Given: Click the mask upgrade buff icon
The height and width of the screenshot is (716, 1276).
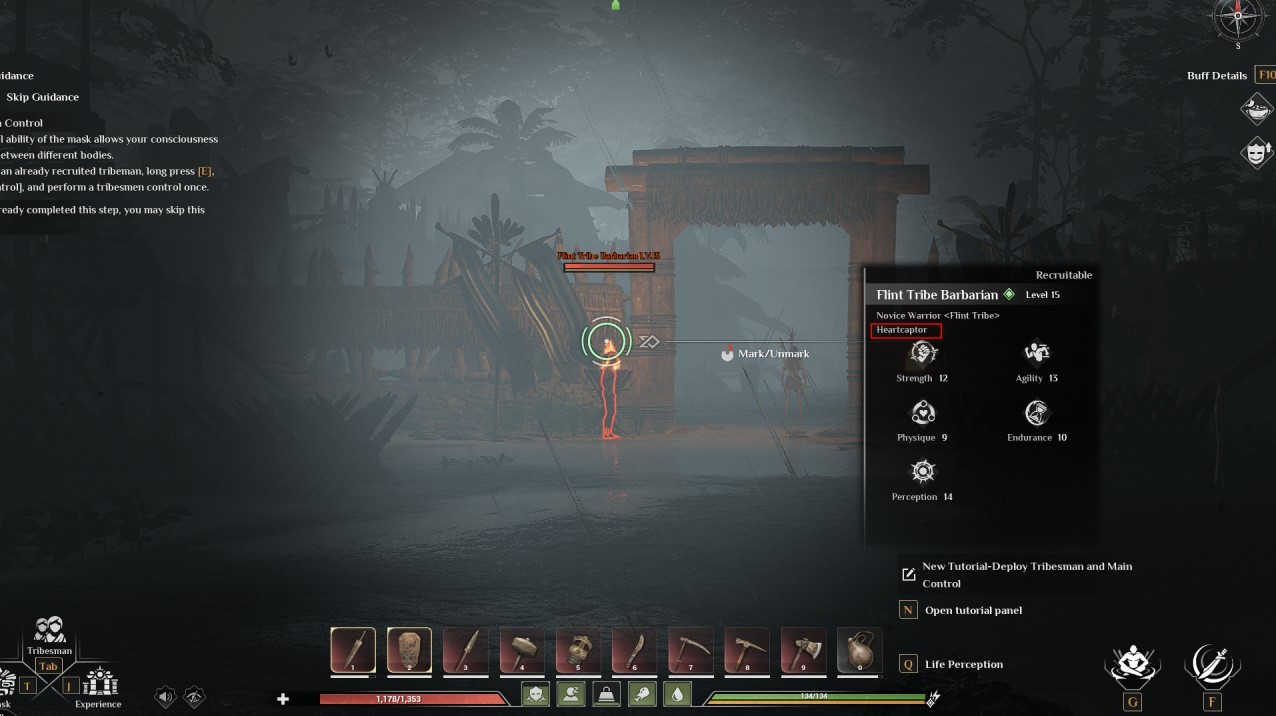Looking at the screenshot, I should [x=1256, y=153].
